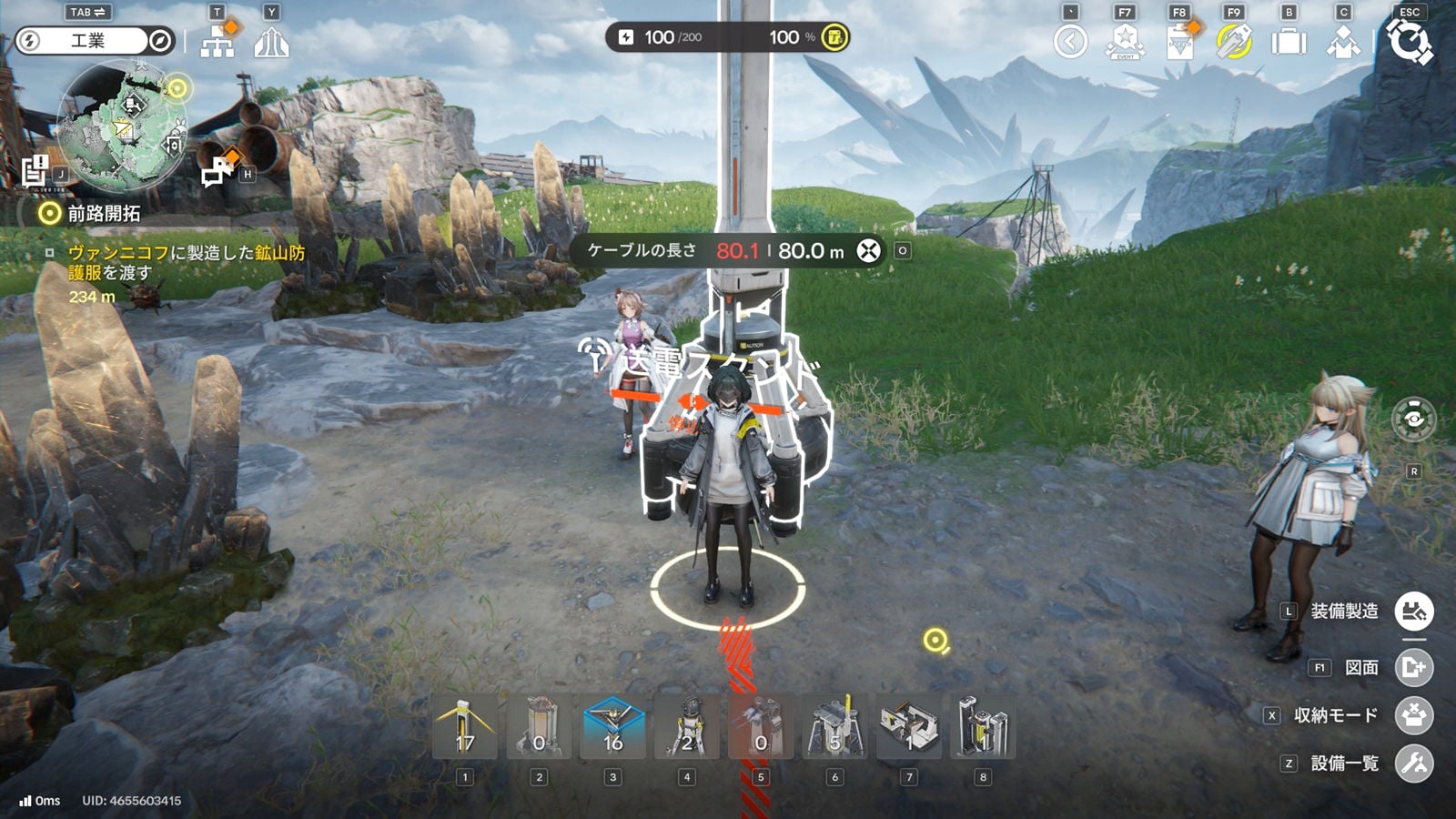Open 装備製造 equipment crafting

pyautogui.click(x=1414, y=612)
